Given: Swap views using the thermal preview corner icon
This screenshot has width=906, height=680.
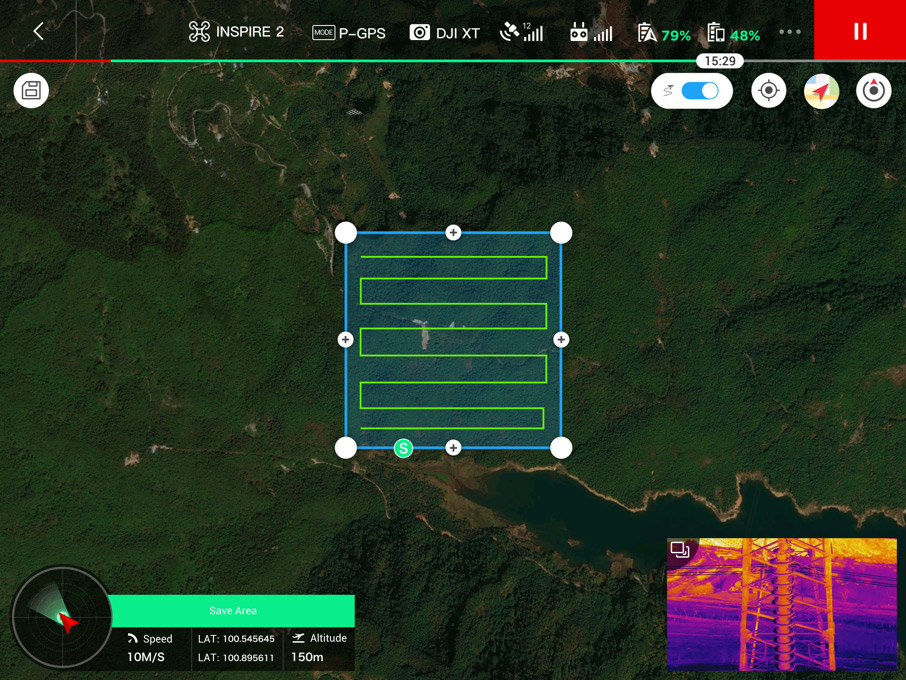Looking at the screenshot, I should click(x=680, y=550).
